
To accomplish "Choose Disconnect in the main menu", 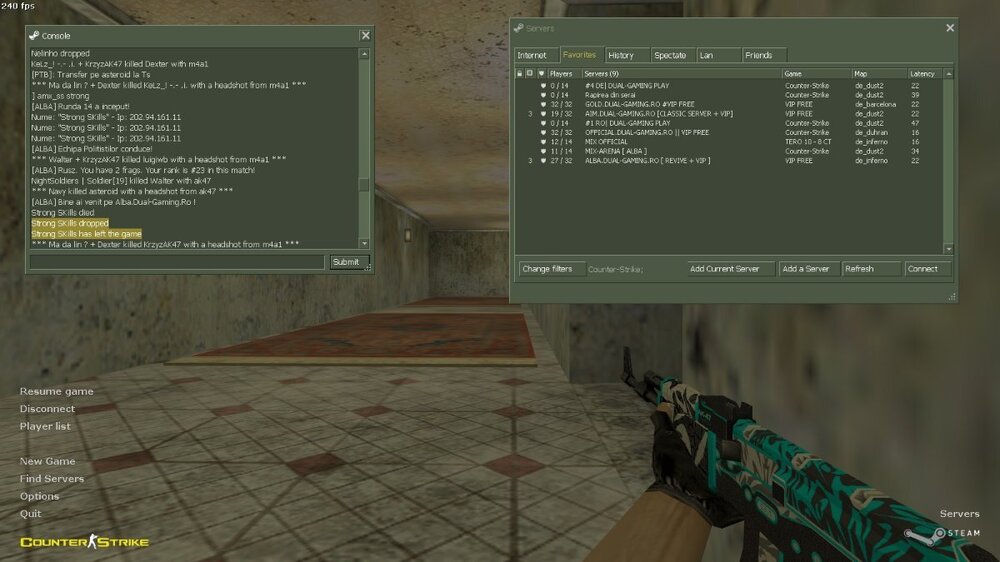I will (47, 409).
